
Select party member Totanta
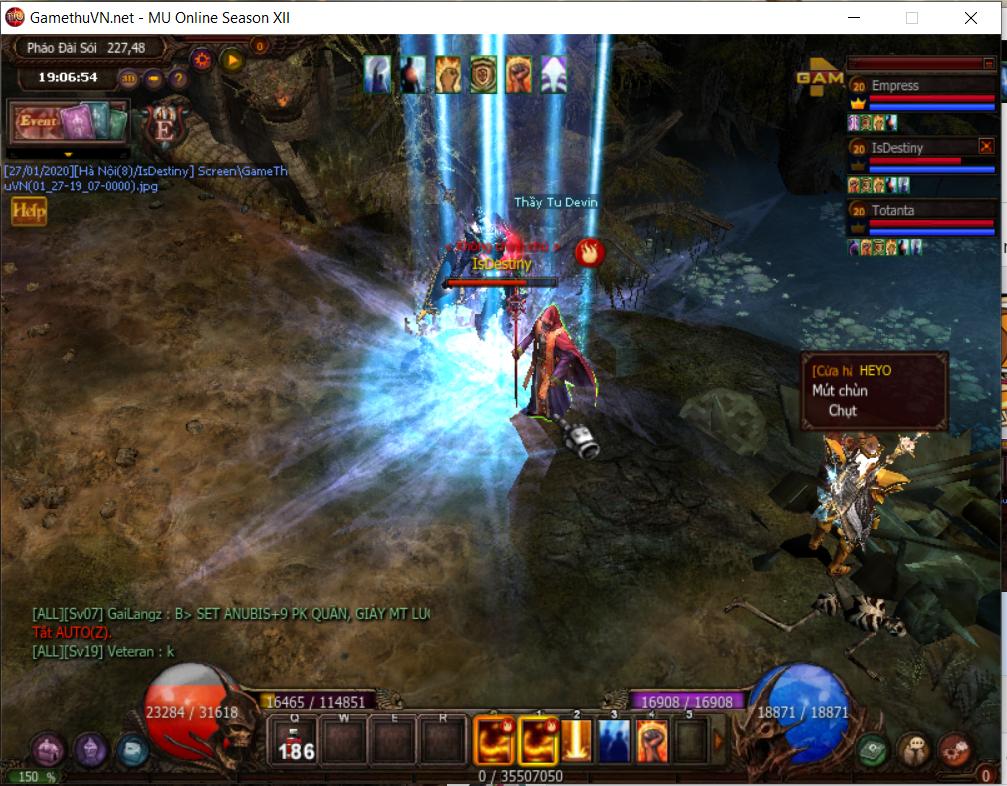(x=893, y=211)
